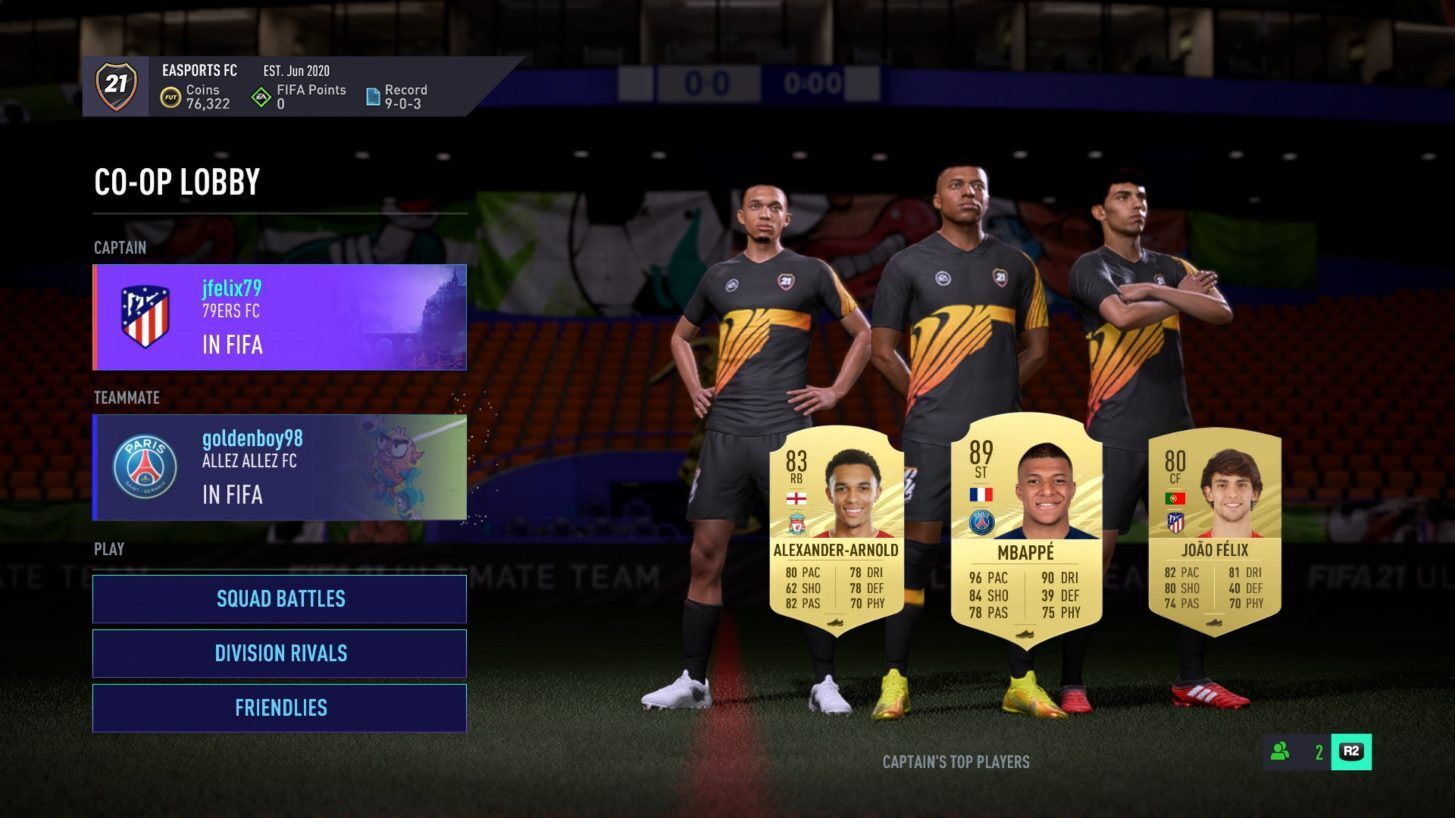Screen dimensions: 1455x818
Task: Select Squad Battles mode
Action: point(279,598)
